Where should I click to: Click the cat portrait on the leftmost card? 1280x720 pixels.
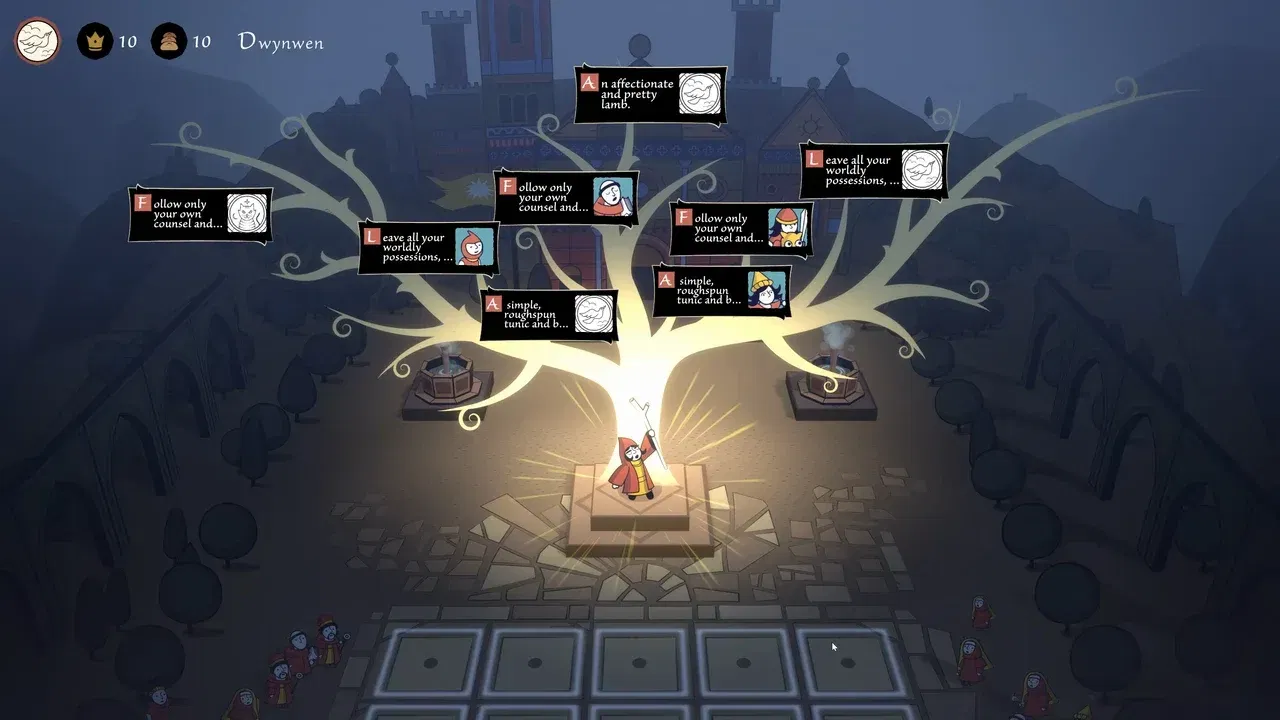tap(247, 215)
